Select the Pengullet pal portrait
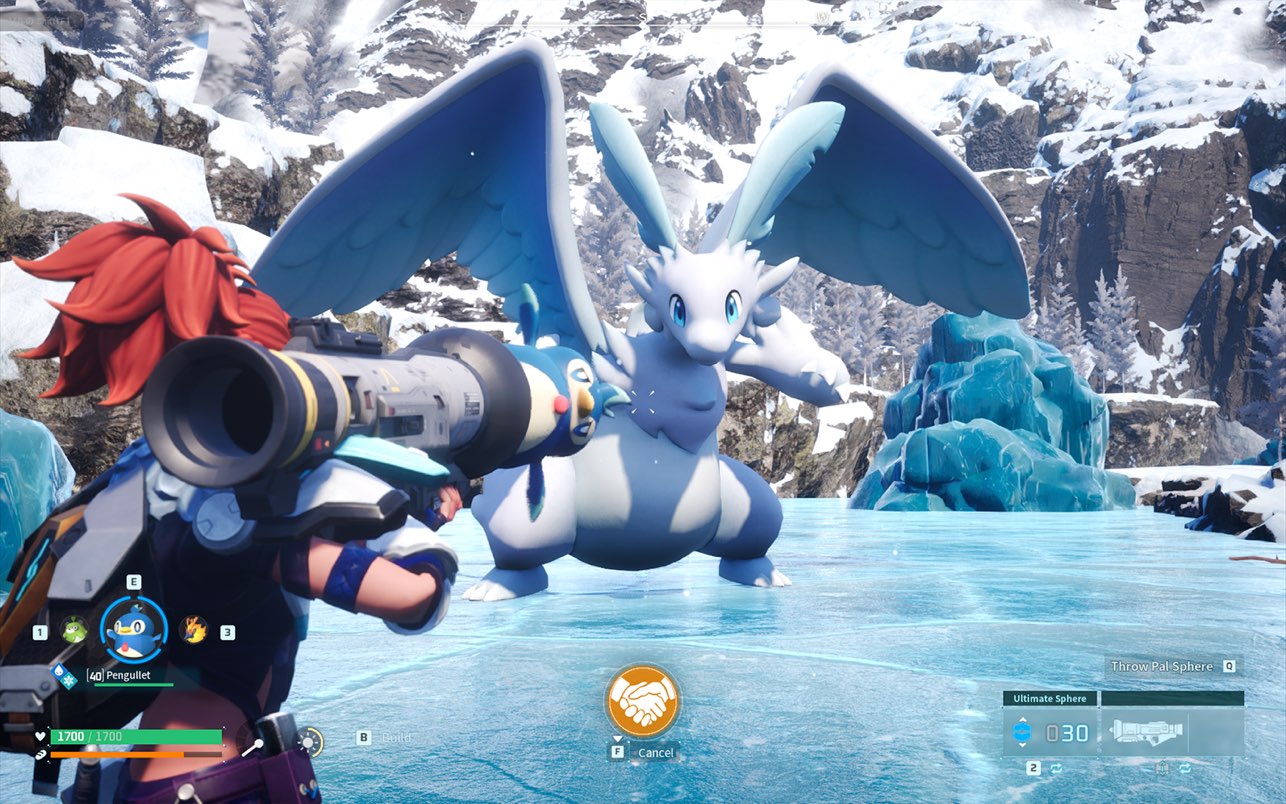The image size is (1286, 804). [x=134, y=630]
